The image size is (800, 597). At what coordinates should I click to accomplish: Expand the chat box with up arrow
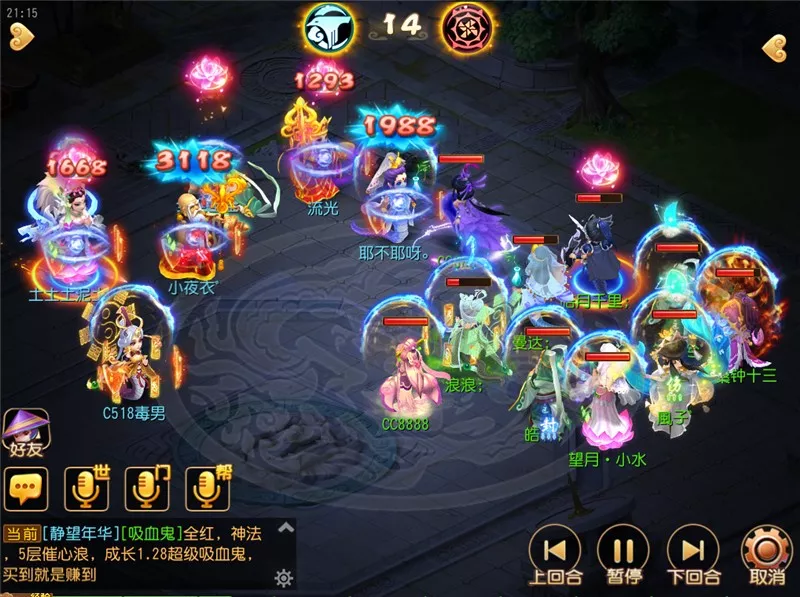[x=285, y=528]
